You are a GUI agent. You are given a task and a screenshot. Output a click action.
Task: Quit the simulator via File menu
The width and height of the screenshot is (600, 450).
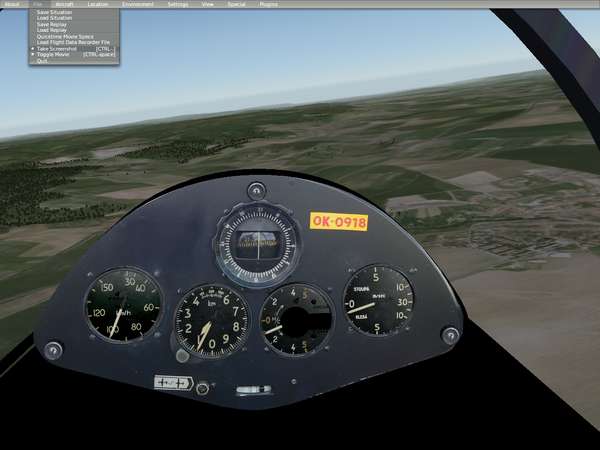point(42,60)
